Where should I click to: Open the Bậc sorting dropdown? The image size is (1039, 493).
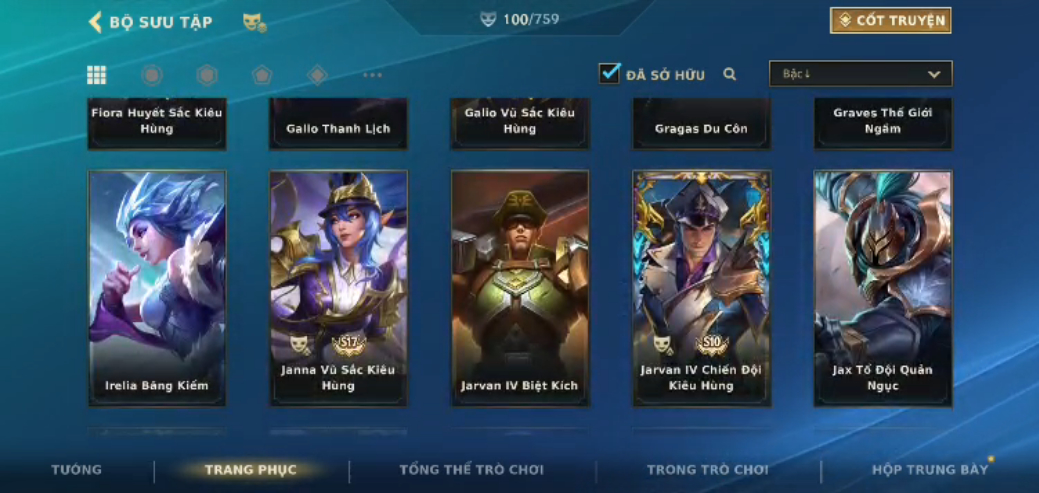pos(860,74)
